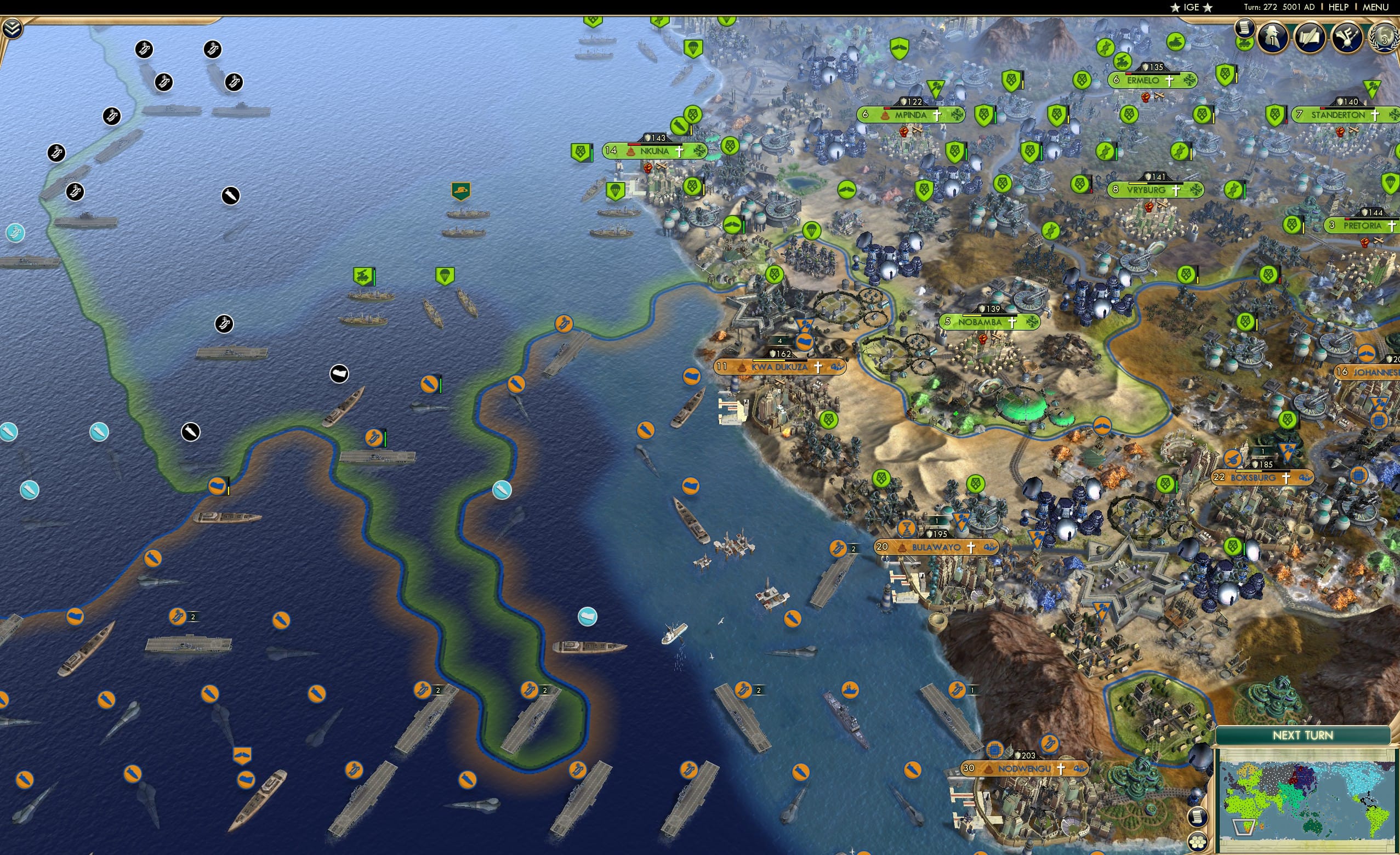Select an orange carrier unit flag near Bulawayo
This screenshot has width=1400, height=855.
pos(838,549)
